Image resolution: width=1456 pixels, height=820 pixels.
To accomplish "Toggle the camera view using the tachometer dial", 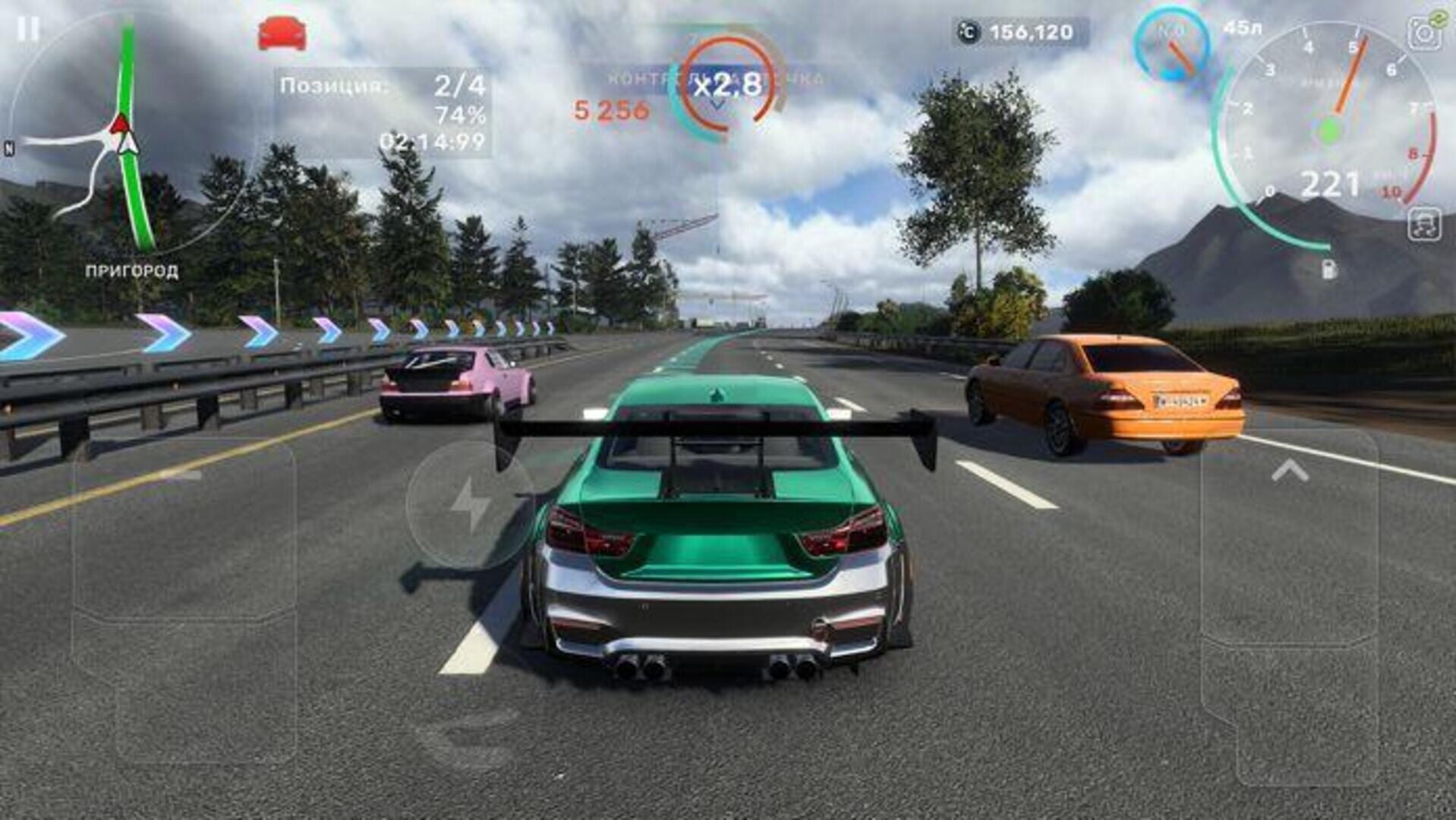I will [x=1332, y=129].
